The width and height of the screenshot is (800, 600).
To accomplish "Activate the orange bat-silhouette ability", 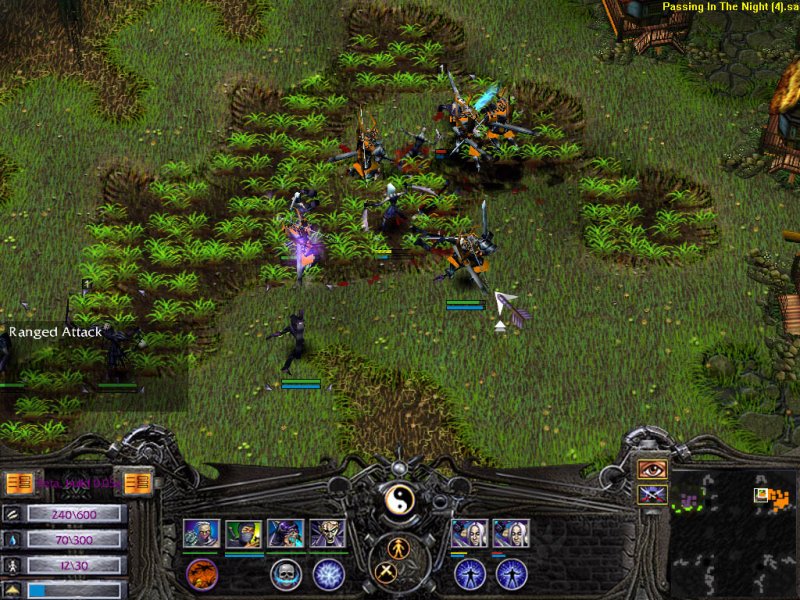I will click(201, 574).
